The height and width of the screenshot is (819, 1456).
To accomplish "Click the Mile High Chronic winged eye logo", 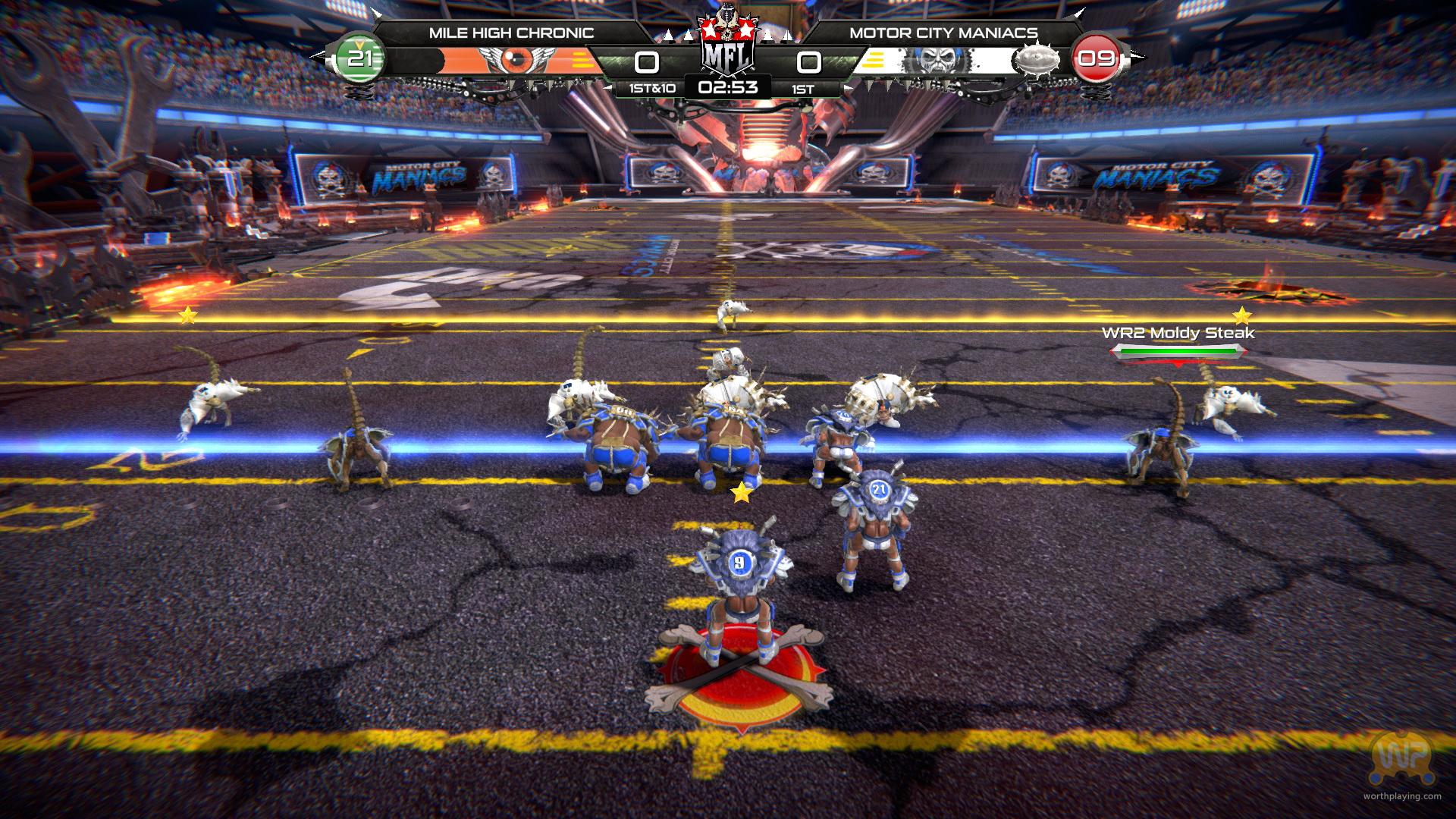I will pyautogui.click(x=518, y=60).
